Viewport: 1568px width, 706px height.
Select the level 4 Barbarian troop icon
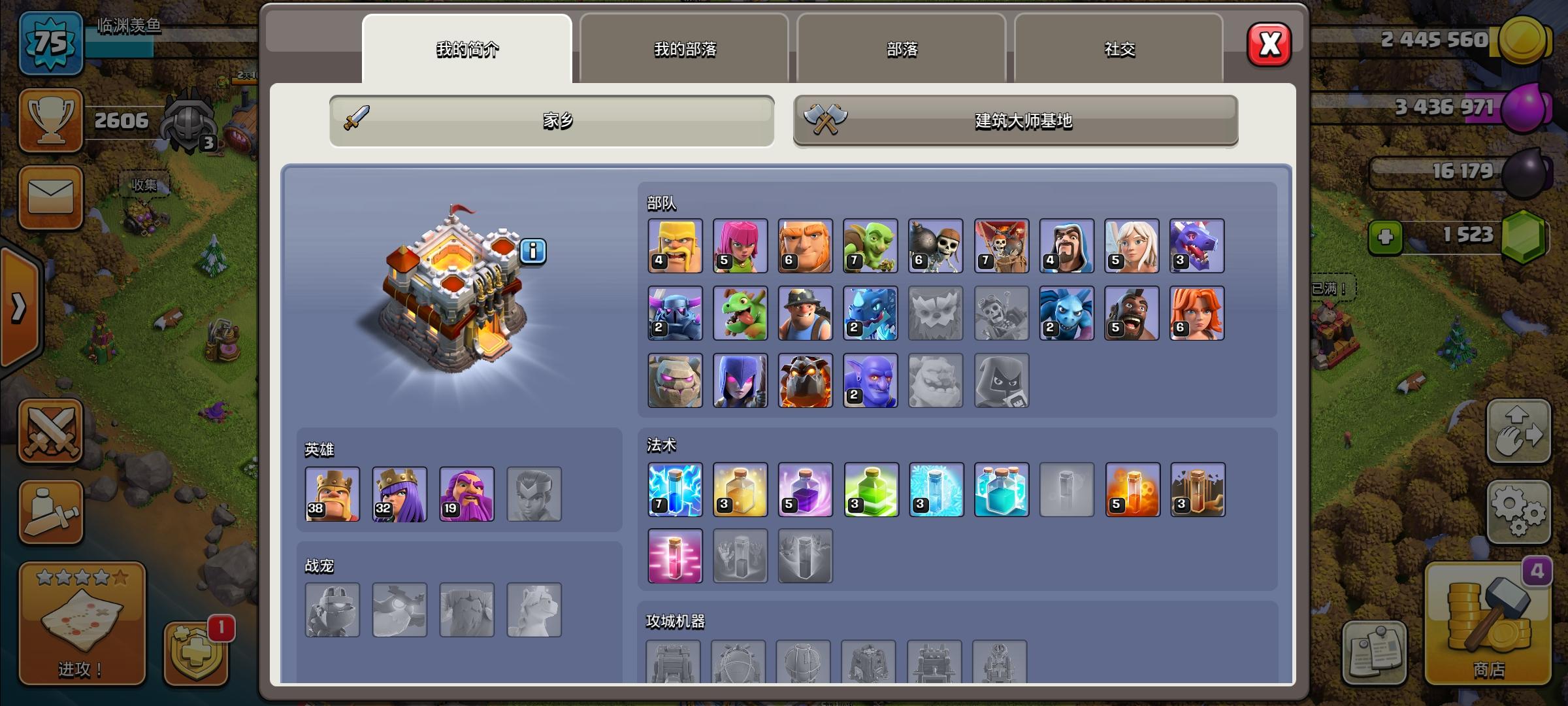(x=675, y=246)
